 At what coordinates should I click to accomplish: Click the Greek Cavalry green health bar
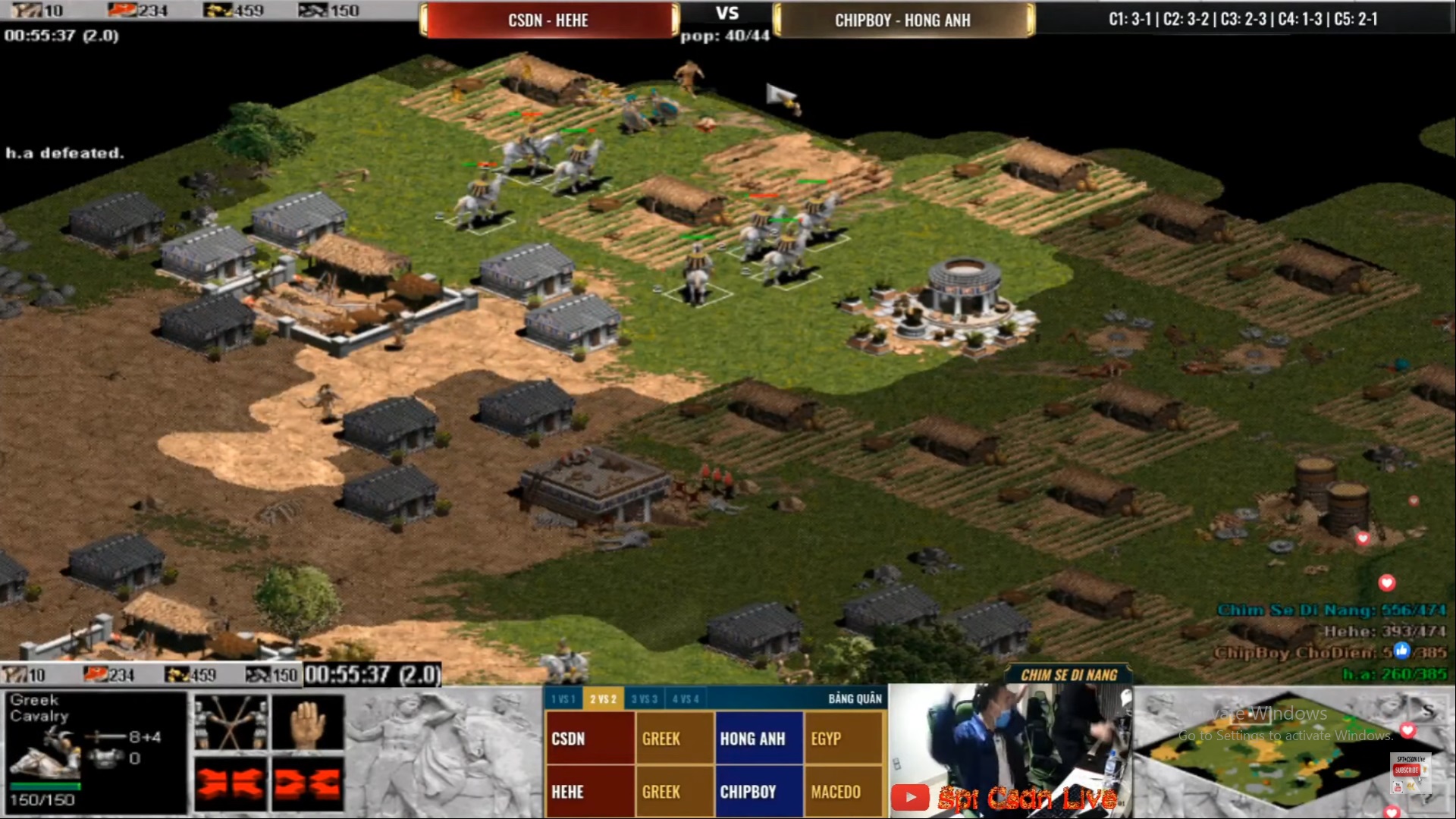click(x=48, y=788)
